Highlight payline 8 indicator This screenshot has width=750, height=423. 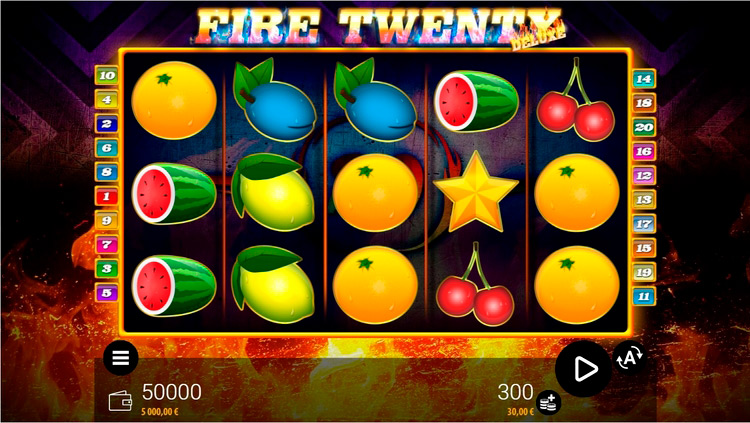pyautogui.click(x=106, y=172)
